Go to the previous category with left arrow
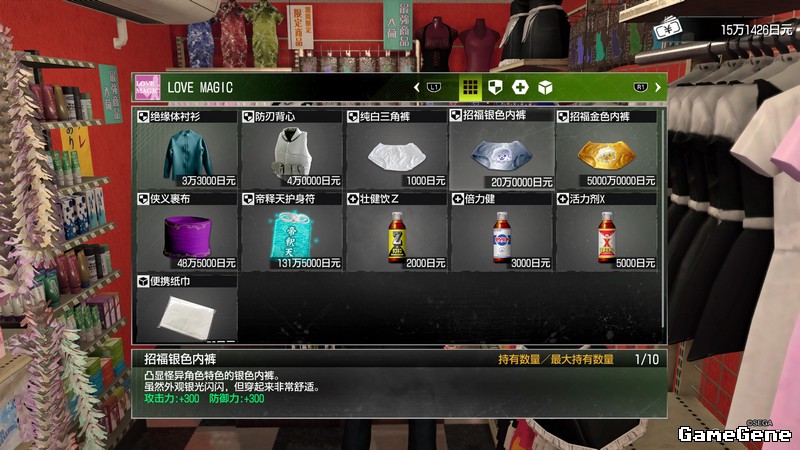Viewport: 800px width, 450px height. pyautogui.click(x=417, y=87)
